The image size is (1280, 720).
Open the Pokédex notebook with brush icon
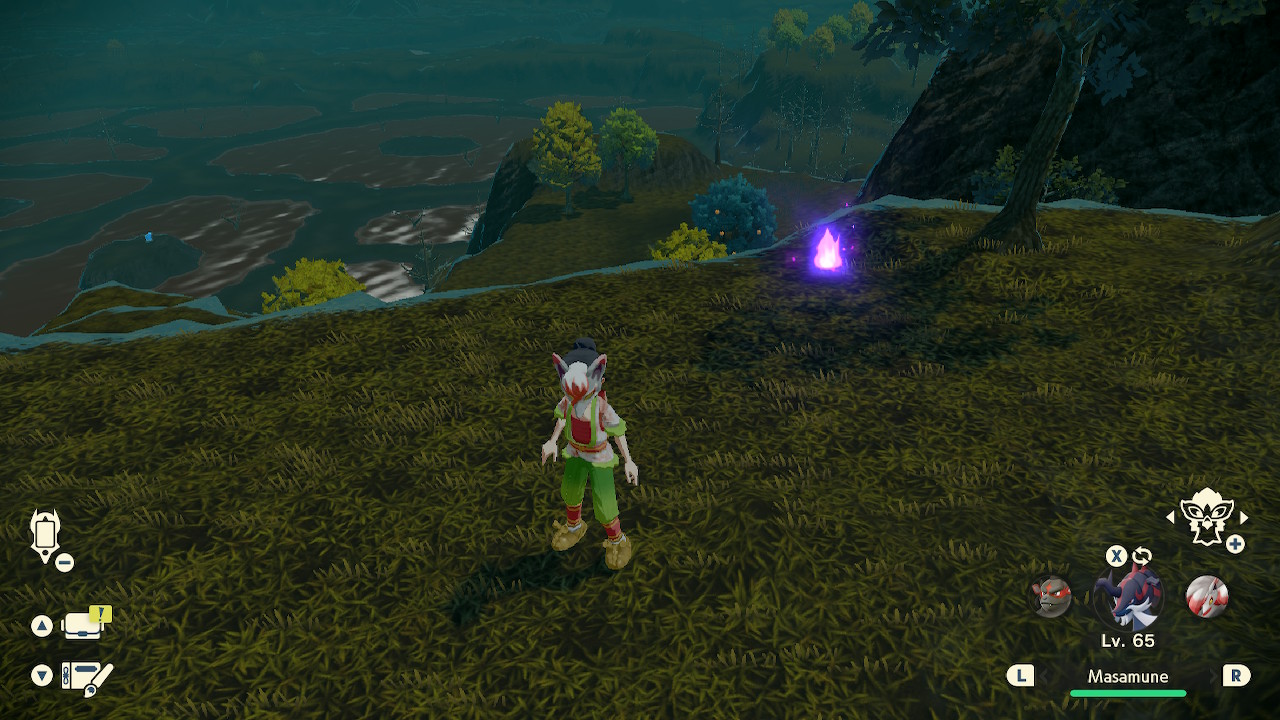pyautogui.click(x=86, y=677)
